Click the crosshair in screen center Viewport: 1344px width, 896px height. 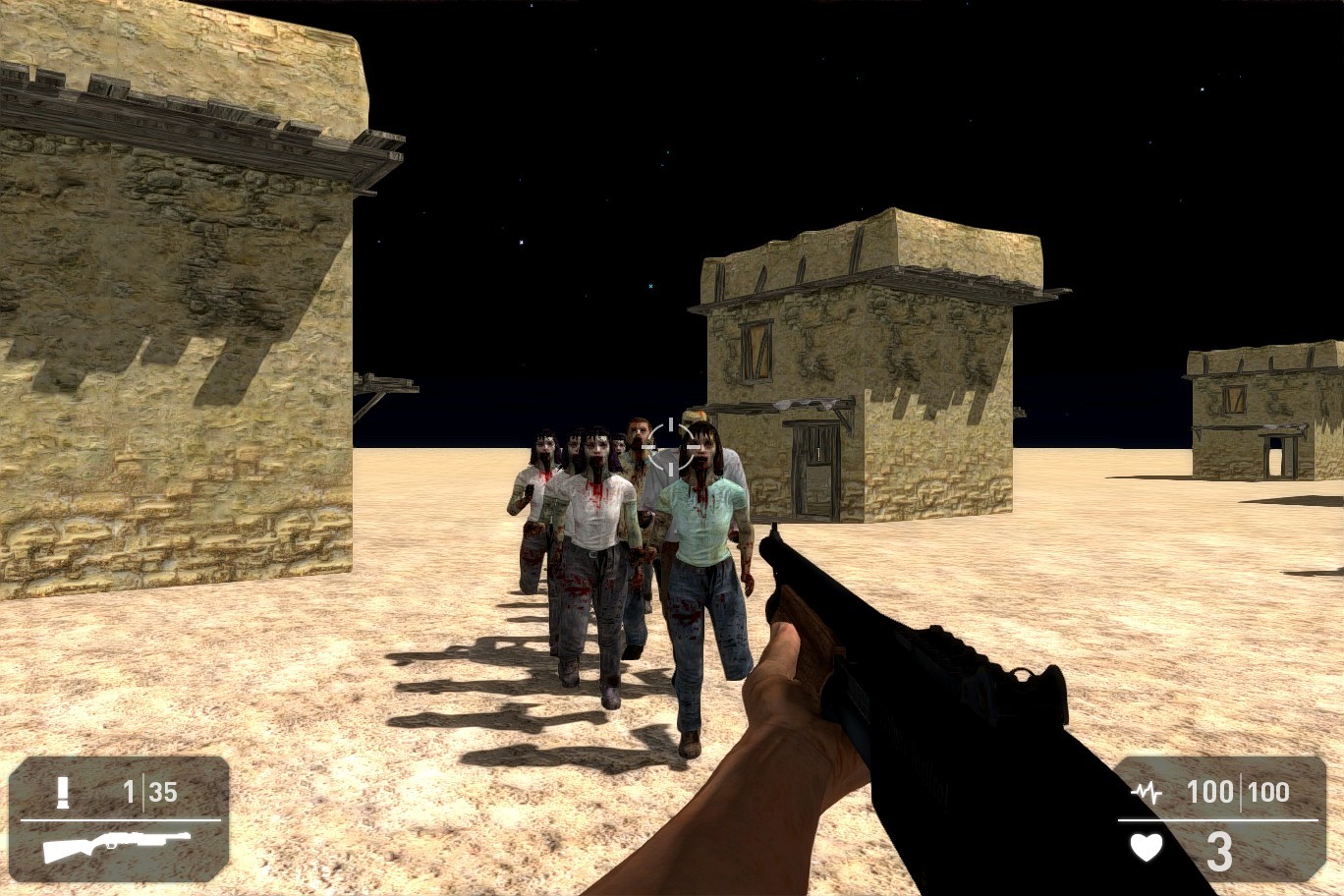point(671,445)
